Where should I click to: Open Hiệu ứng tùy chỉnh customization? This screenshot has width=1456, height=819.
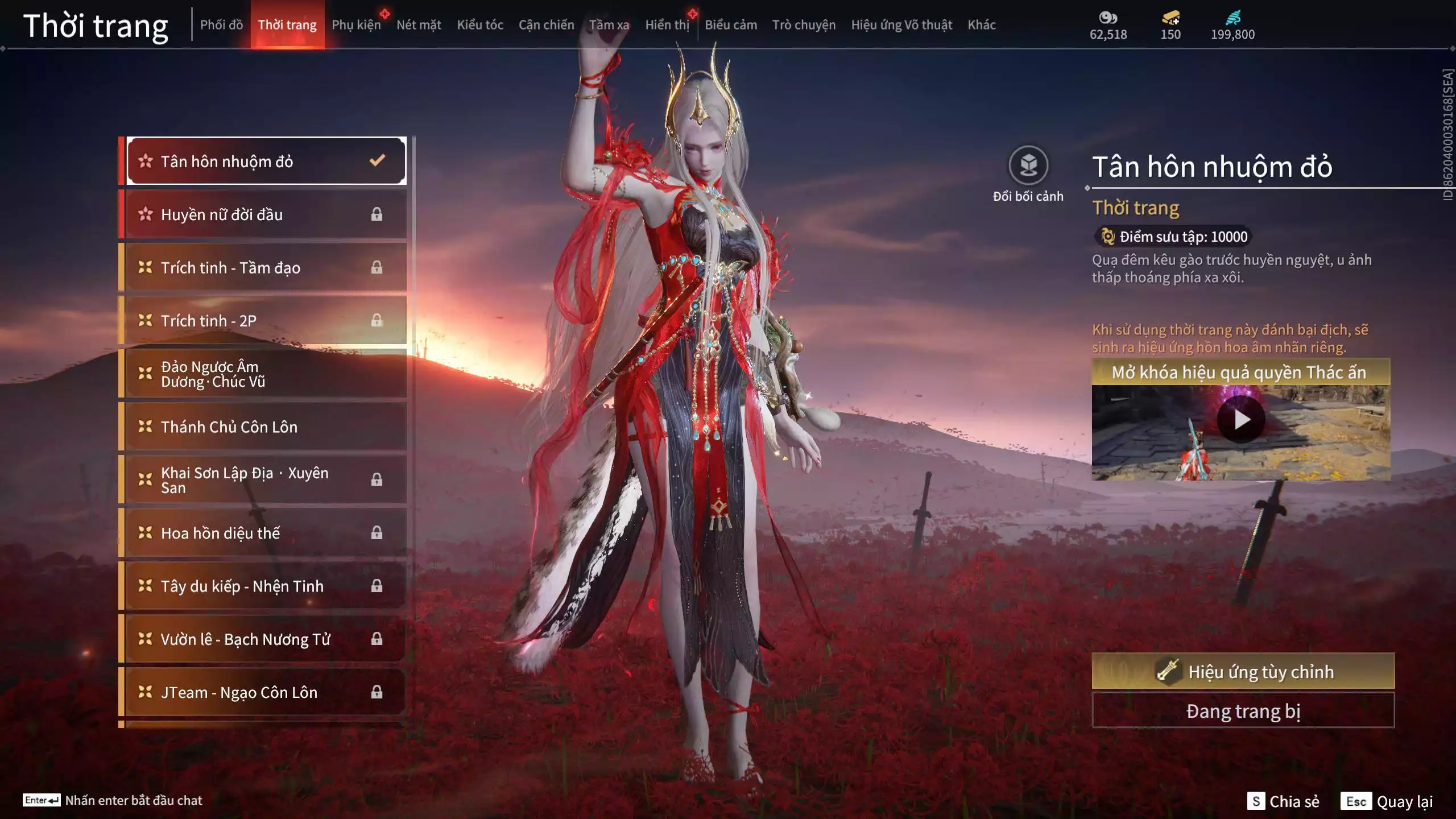(1243, 672)
